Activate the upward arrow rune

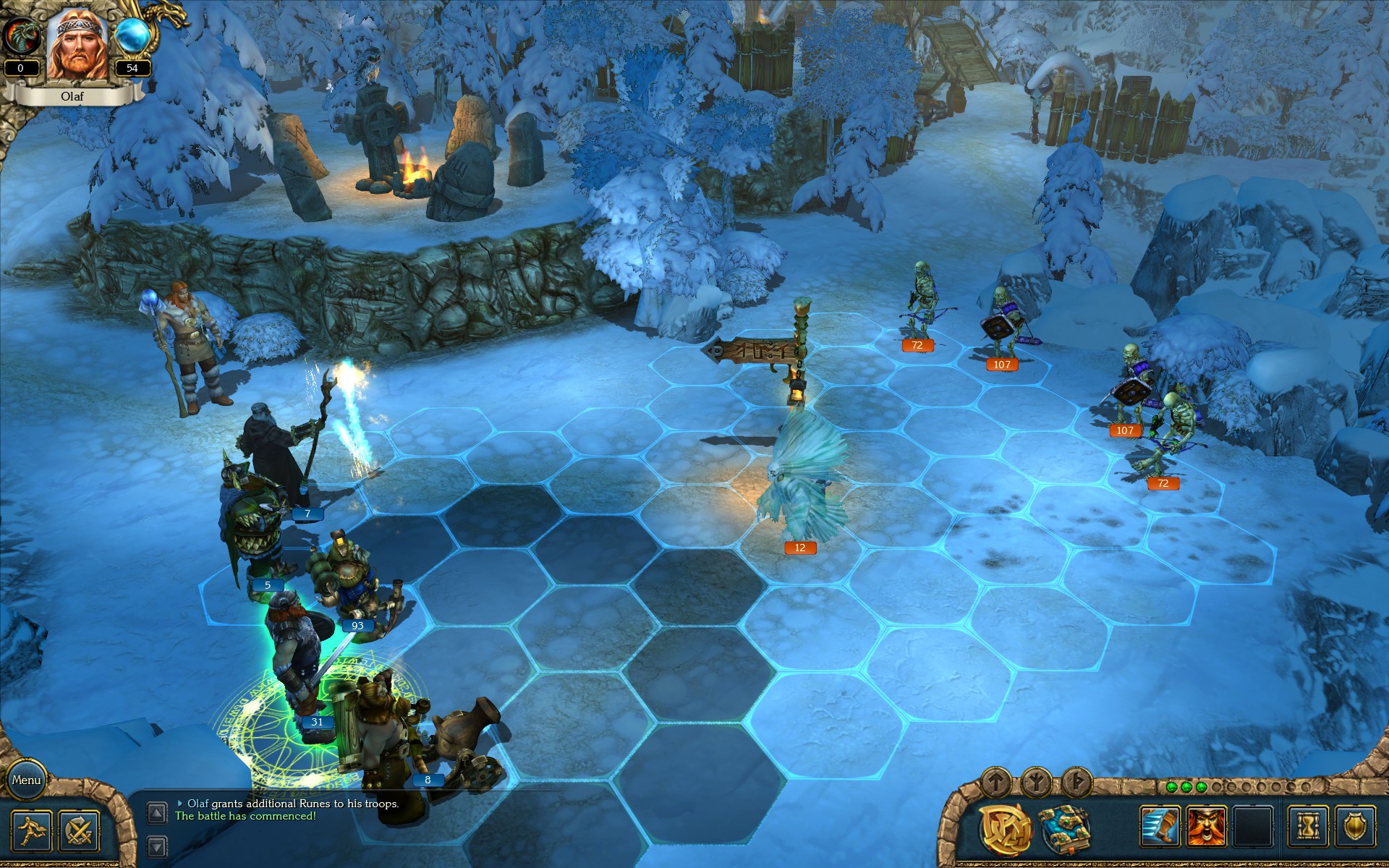point(996,781)
